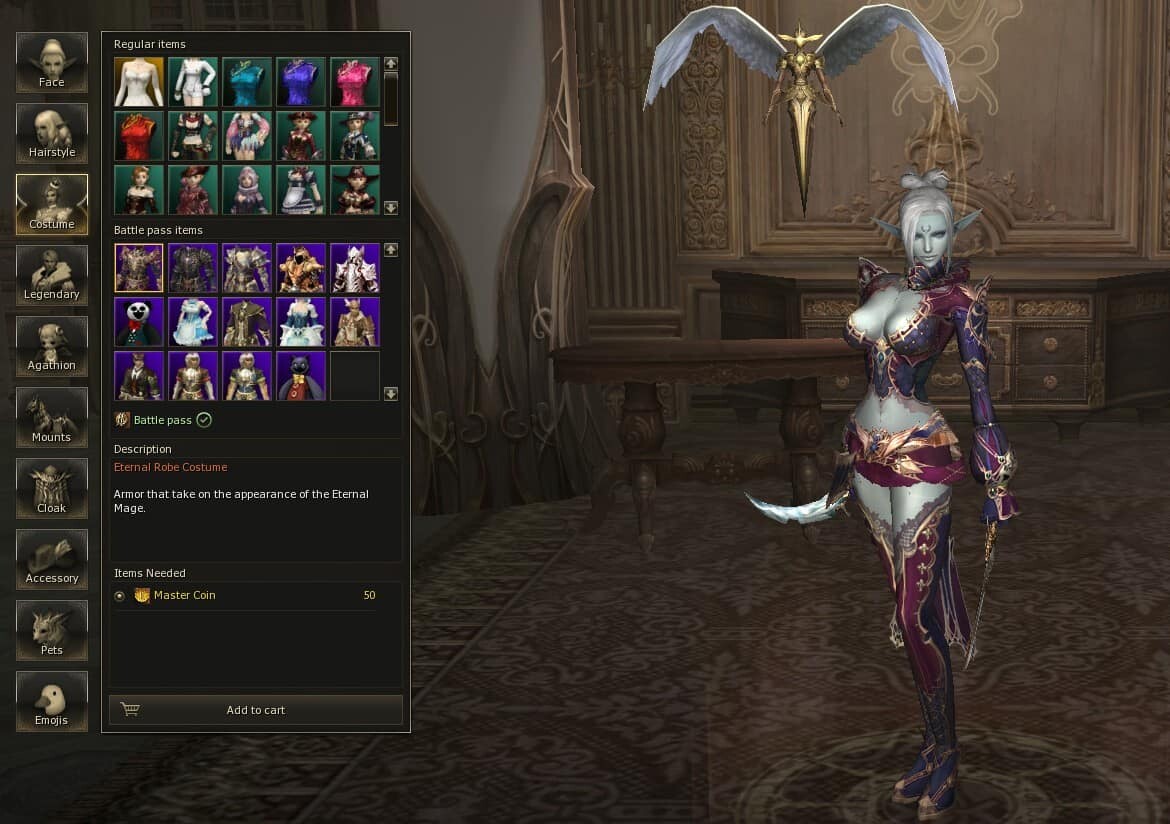Viewport: 1170px width, 824px height.
Task: Select the Master Coin payment option
Action: coord(120,596)
